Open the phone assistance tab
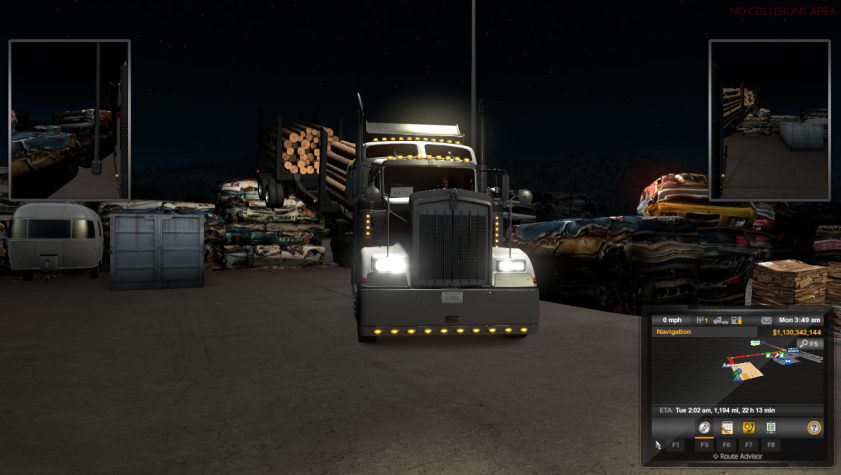The image size is (841, 475). pyautogui.click(x=749, y=428)
